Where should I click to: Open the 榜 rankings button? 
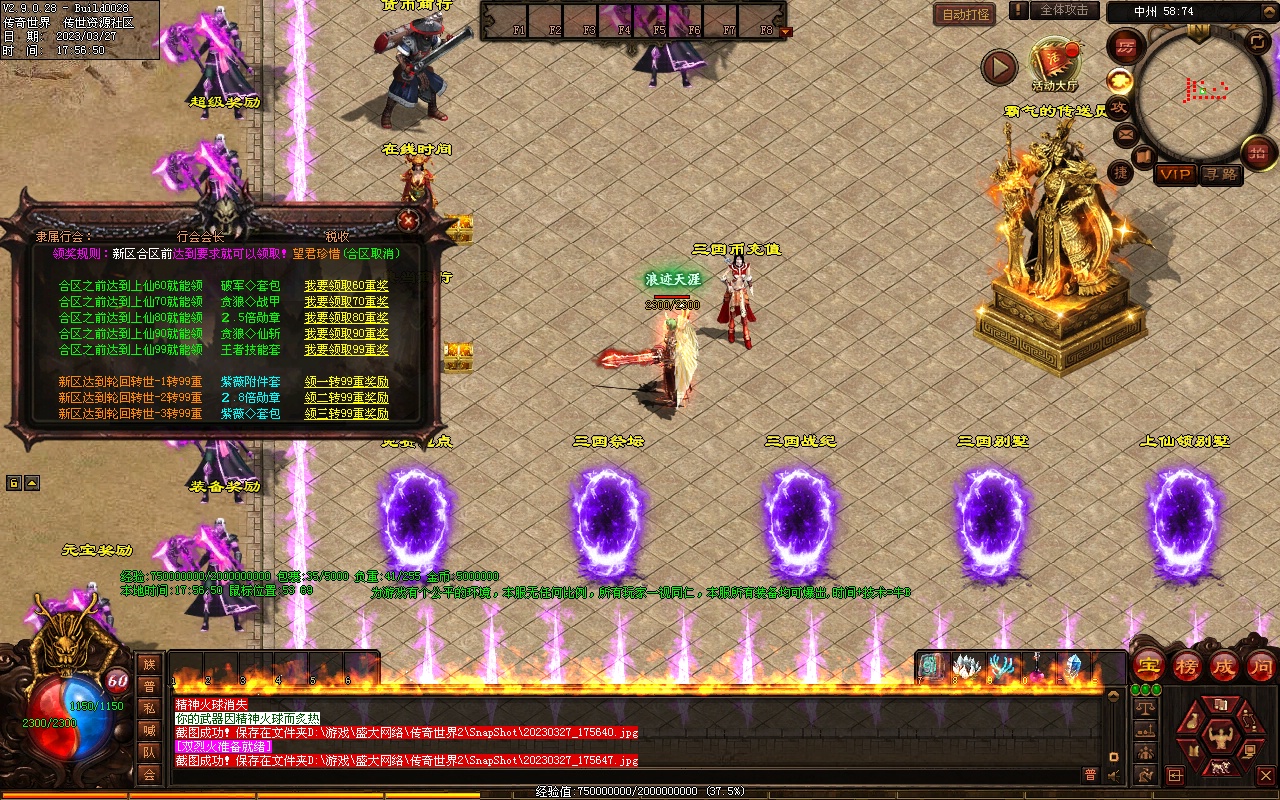(x=1187, y=665)
